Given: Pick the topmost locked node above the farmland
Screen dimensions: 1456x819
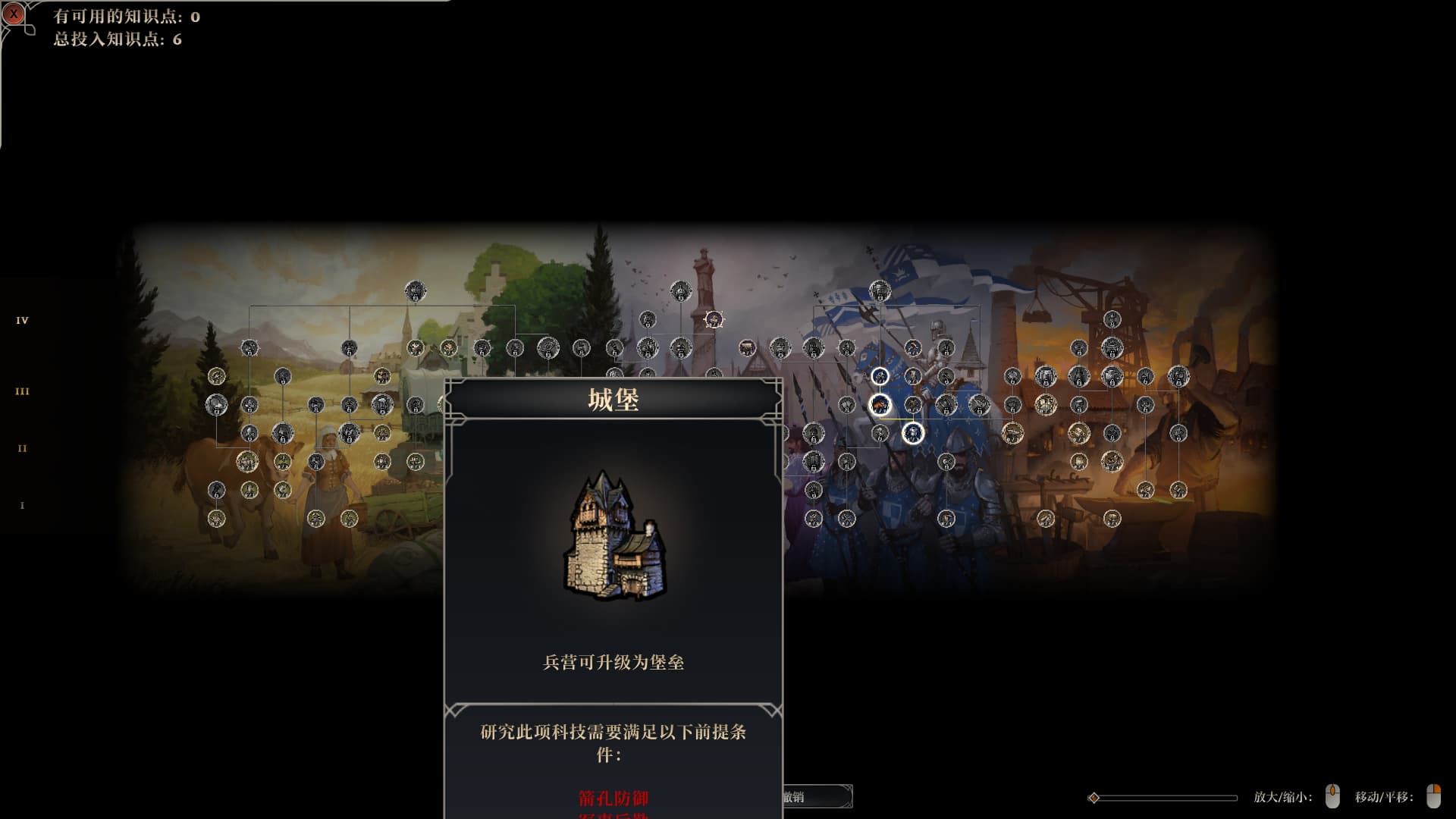Looking at the screenshot, I should tap(415, 290).
